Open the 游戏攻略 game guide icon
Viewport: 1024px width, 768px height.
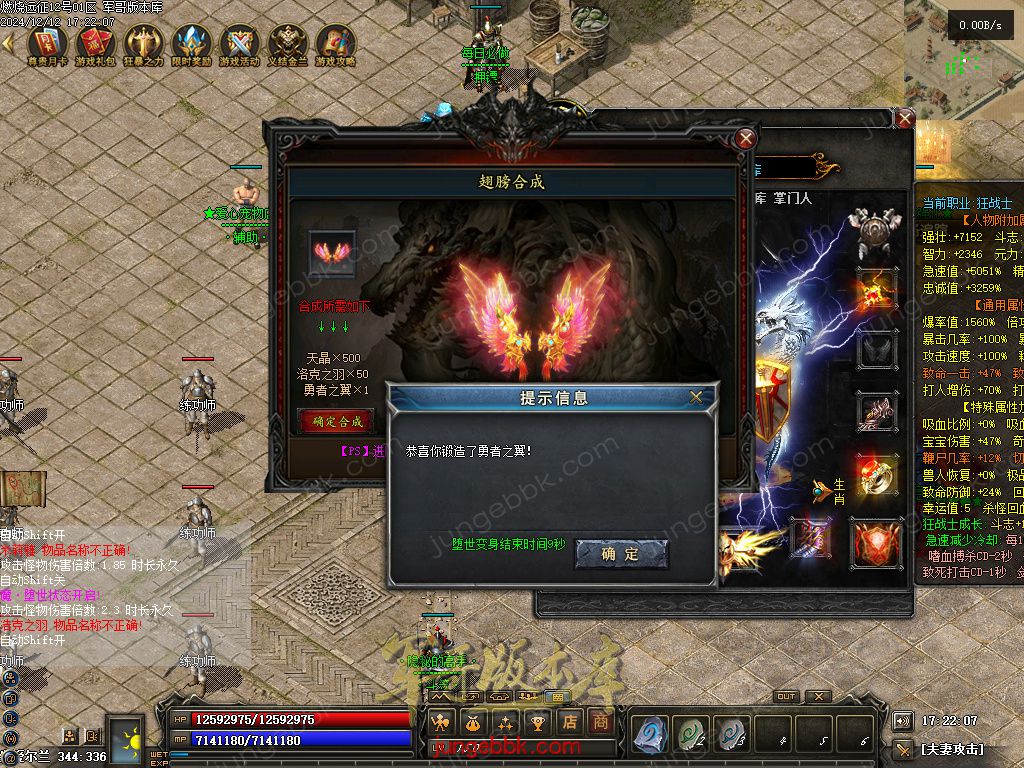pyautogui.click(x=335, y=44)
